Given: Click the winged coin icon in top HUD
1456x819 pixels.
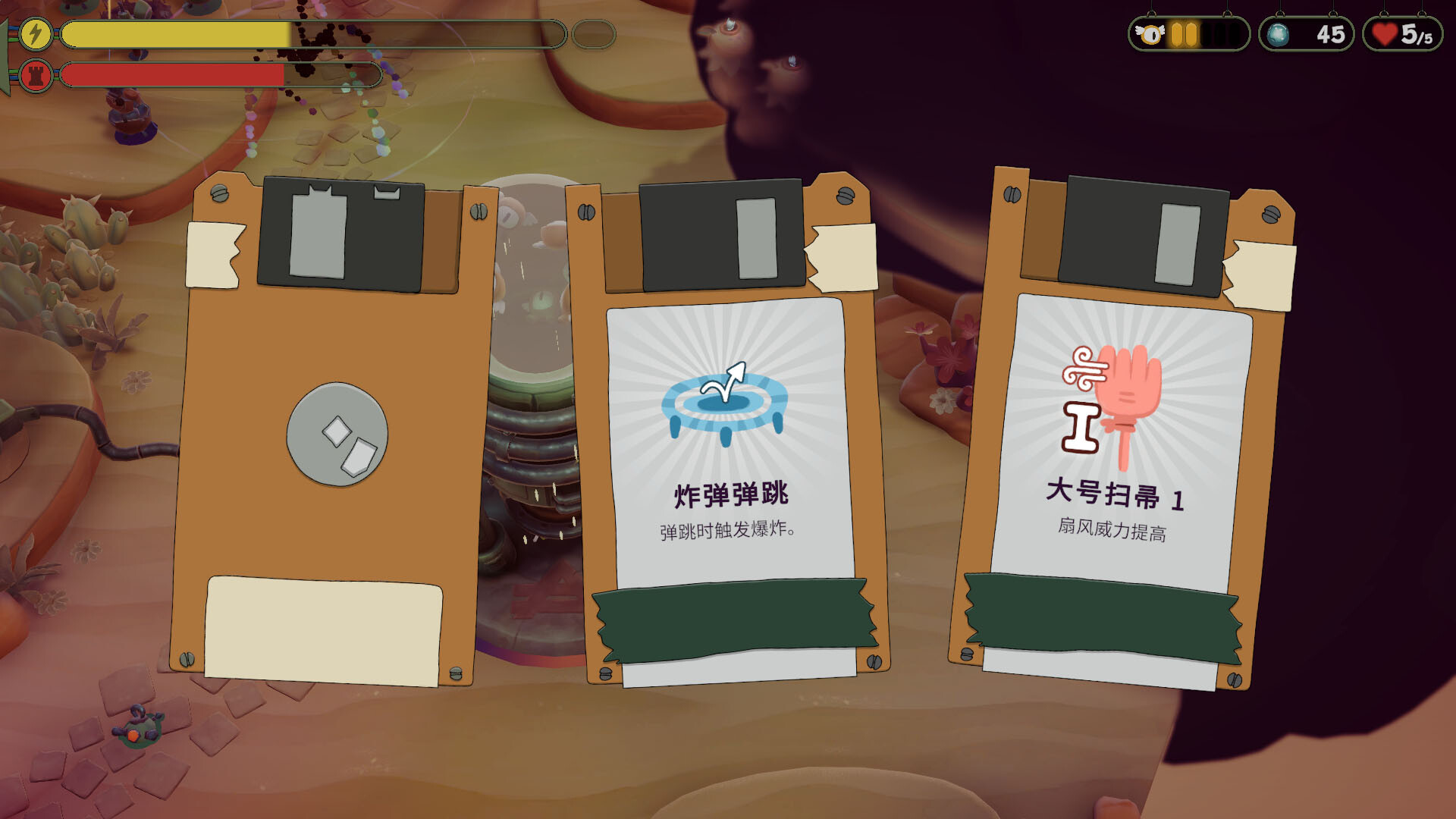Looking at the screenshot, I should point(1150,34).
